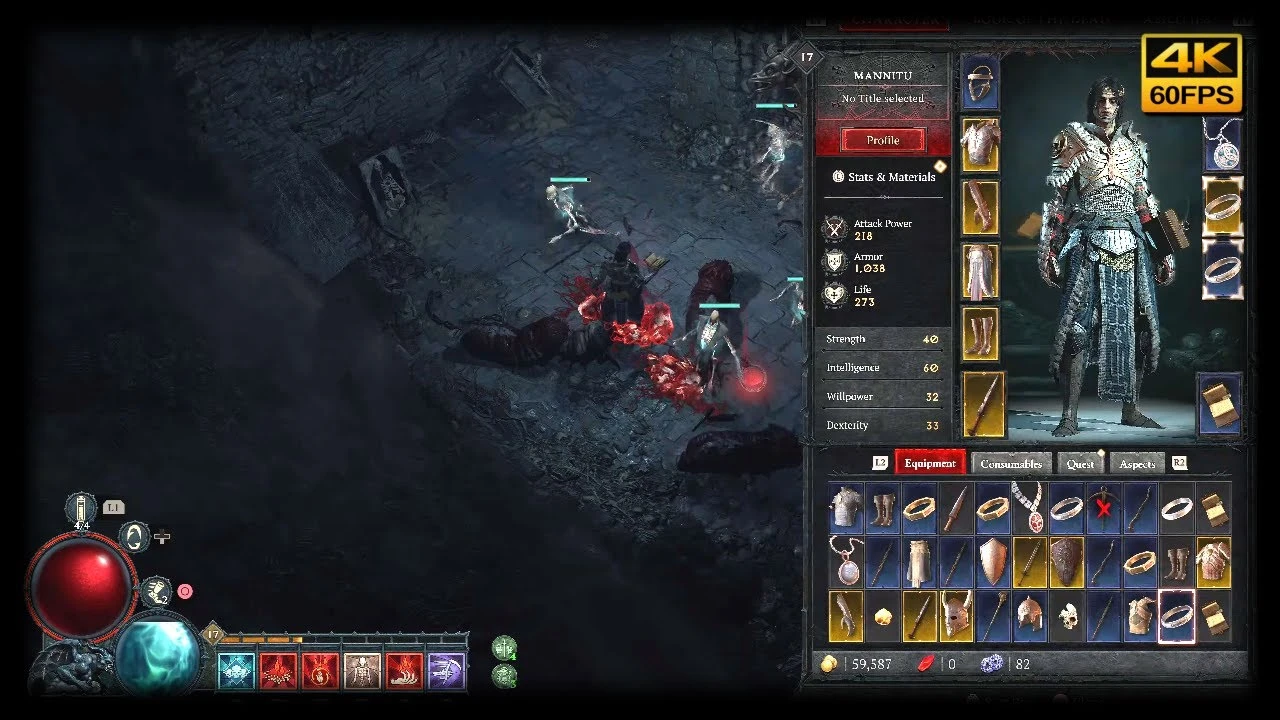1280x720 pixels.
Task: Select the equipped chest armor slot
Action: (980, 144)
